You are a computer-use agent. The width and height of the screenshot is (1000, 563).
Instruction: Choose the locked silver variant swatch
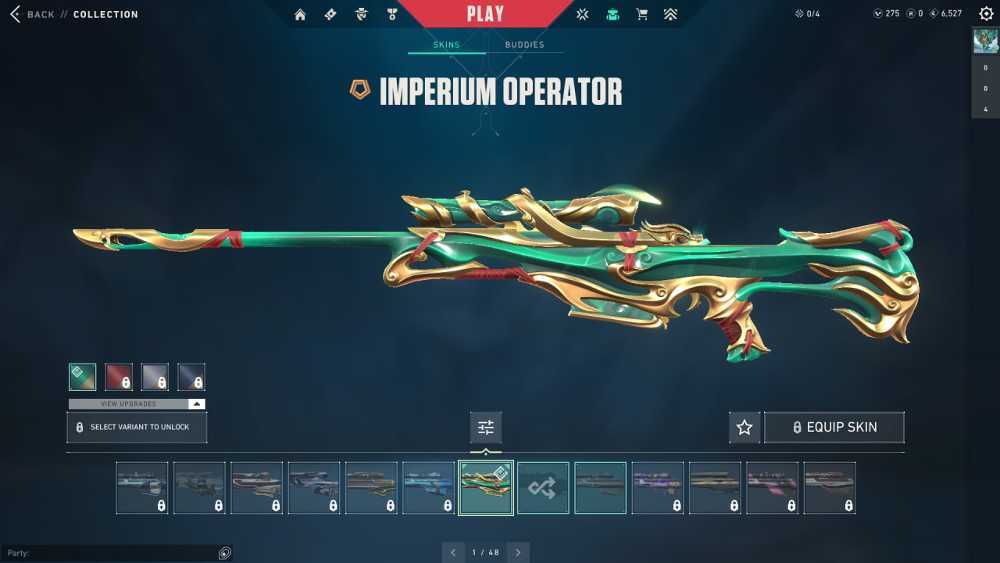click(x=155, y=376)
